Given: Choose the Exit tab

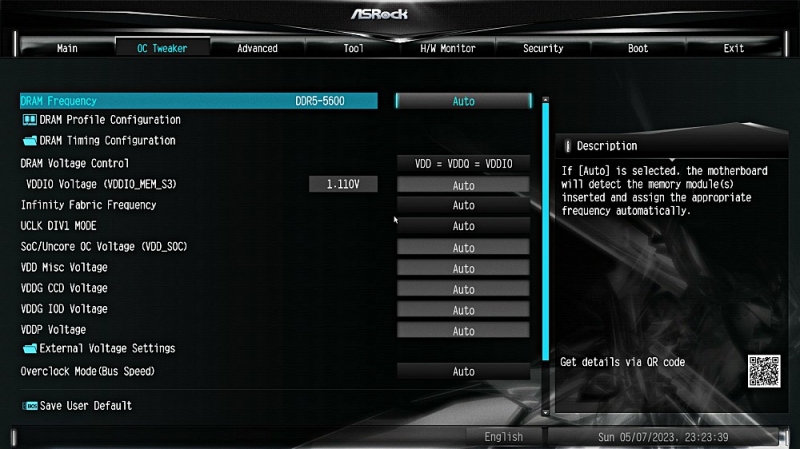Looking at the screenshot, I should pyautogui.click(x=734, y=48).
